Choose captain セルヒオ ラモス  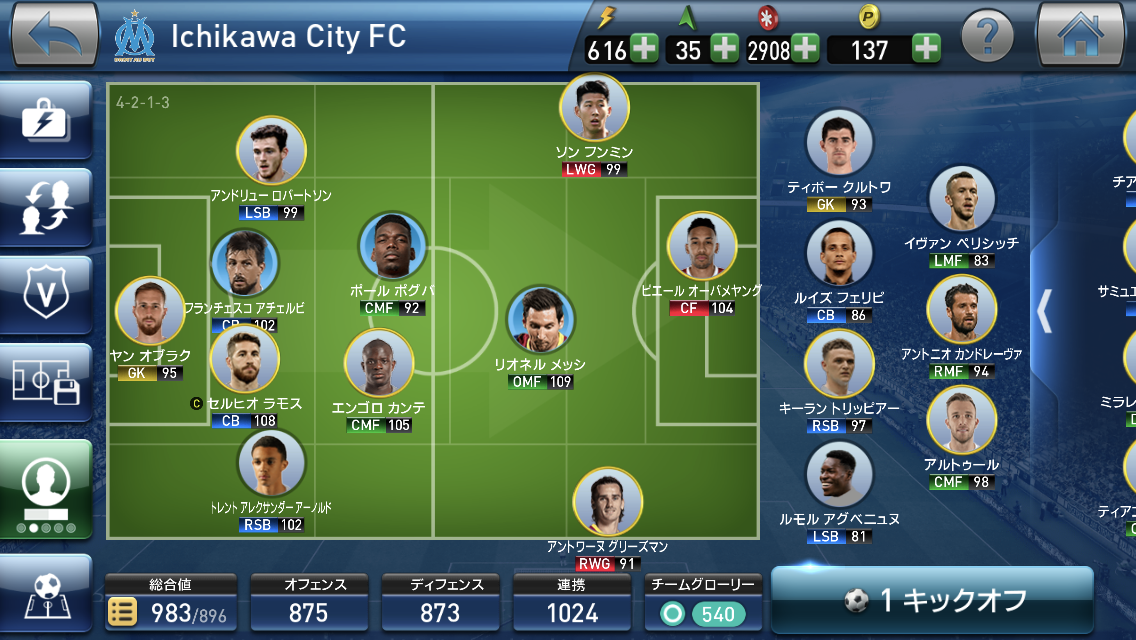(244, 360)
